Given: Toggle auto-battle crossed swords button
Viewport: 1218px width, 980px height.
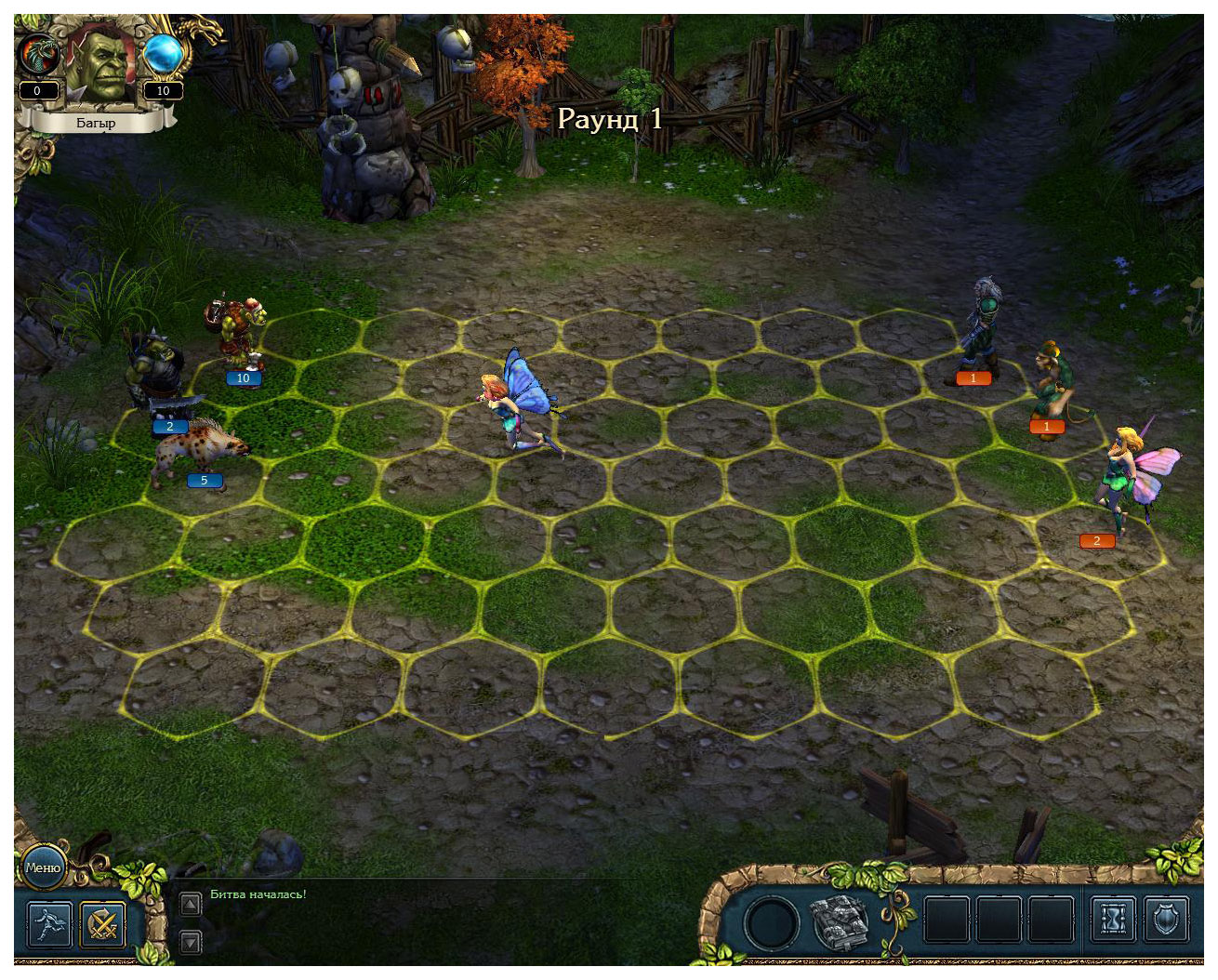Looking at the screenshot, I should (103, 923).
